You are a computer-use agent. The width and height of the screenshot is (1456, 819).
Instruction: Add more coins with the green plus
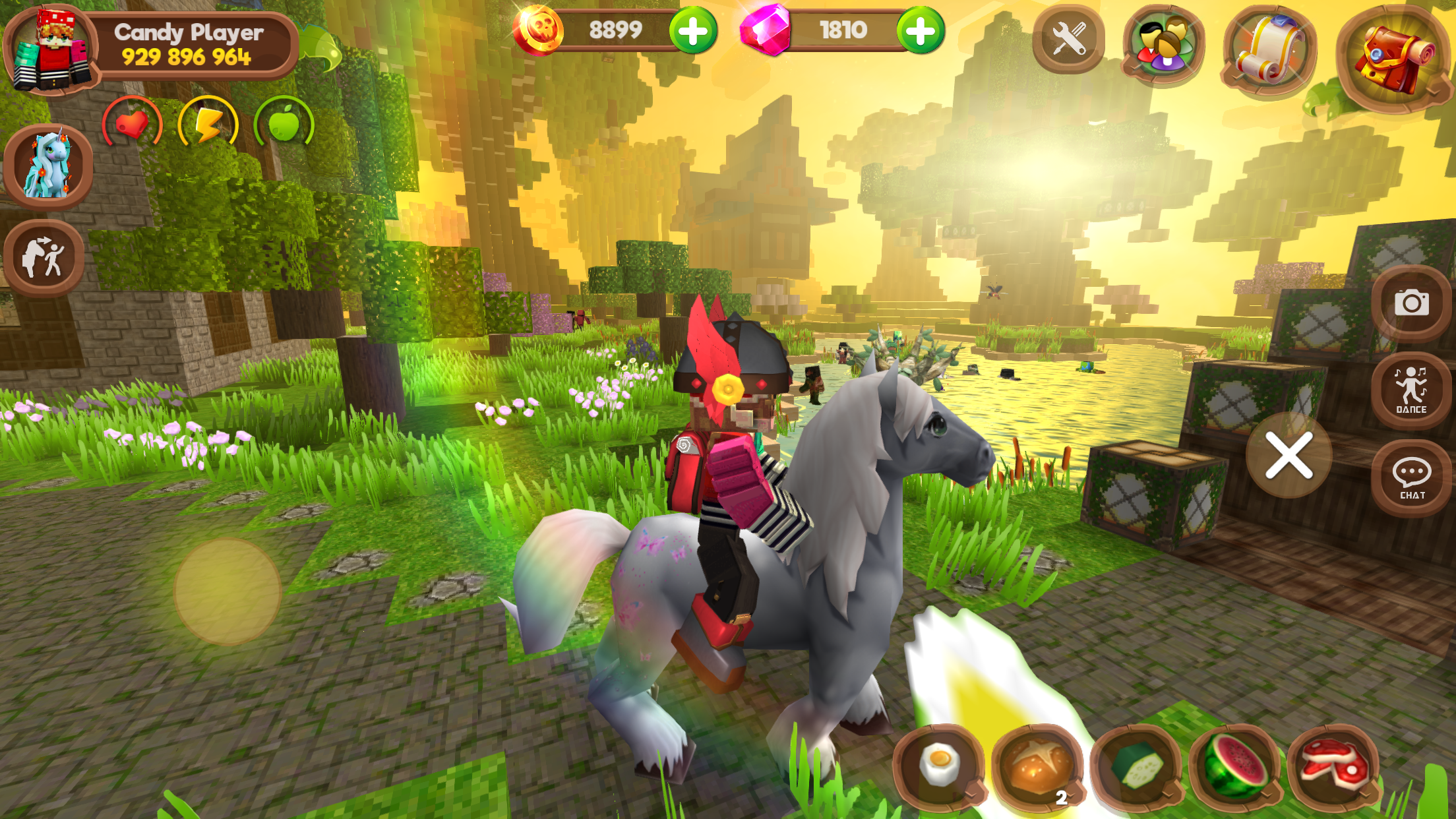click(694, 30)
